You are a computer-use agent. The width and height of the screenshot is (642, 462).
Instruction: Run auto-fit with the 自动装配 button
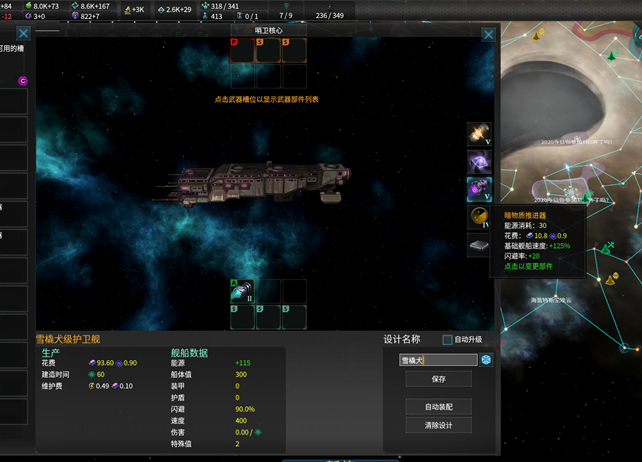438,407
